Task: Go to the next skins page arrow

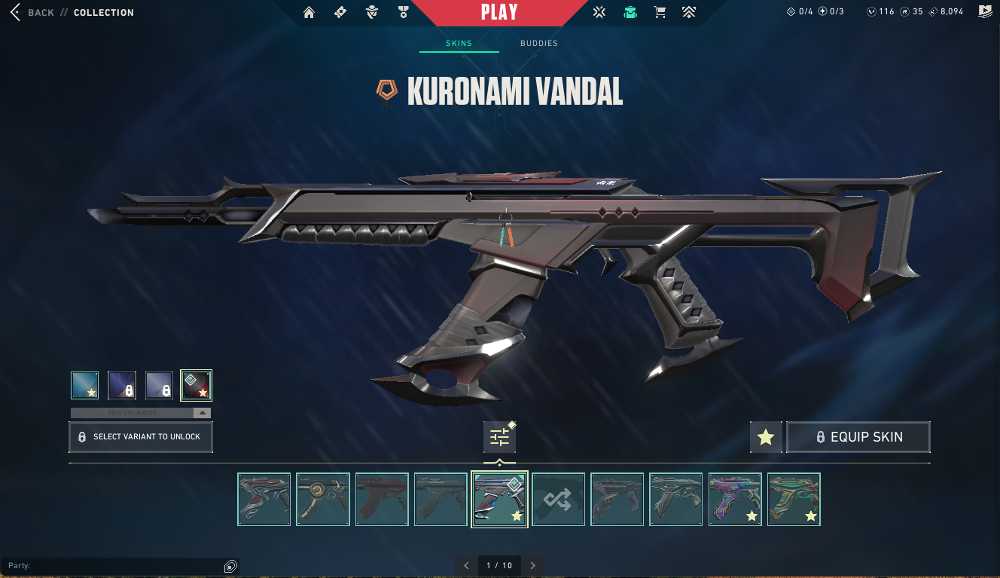Action: coord(533,566)
